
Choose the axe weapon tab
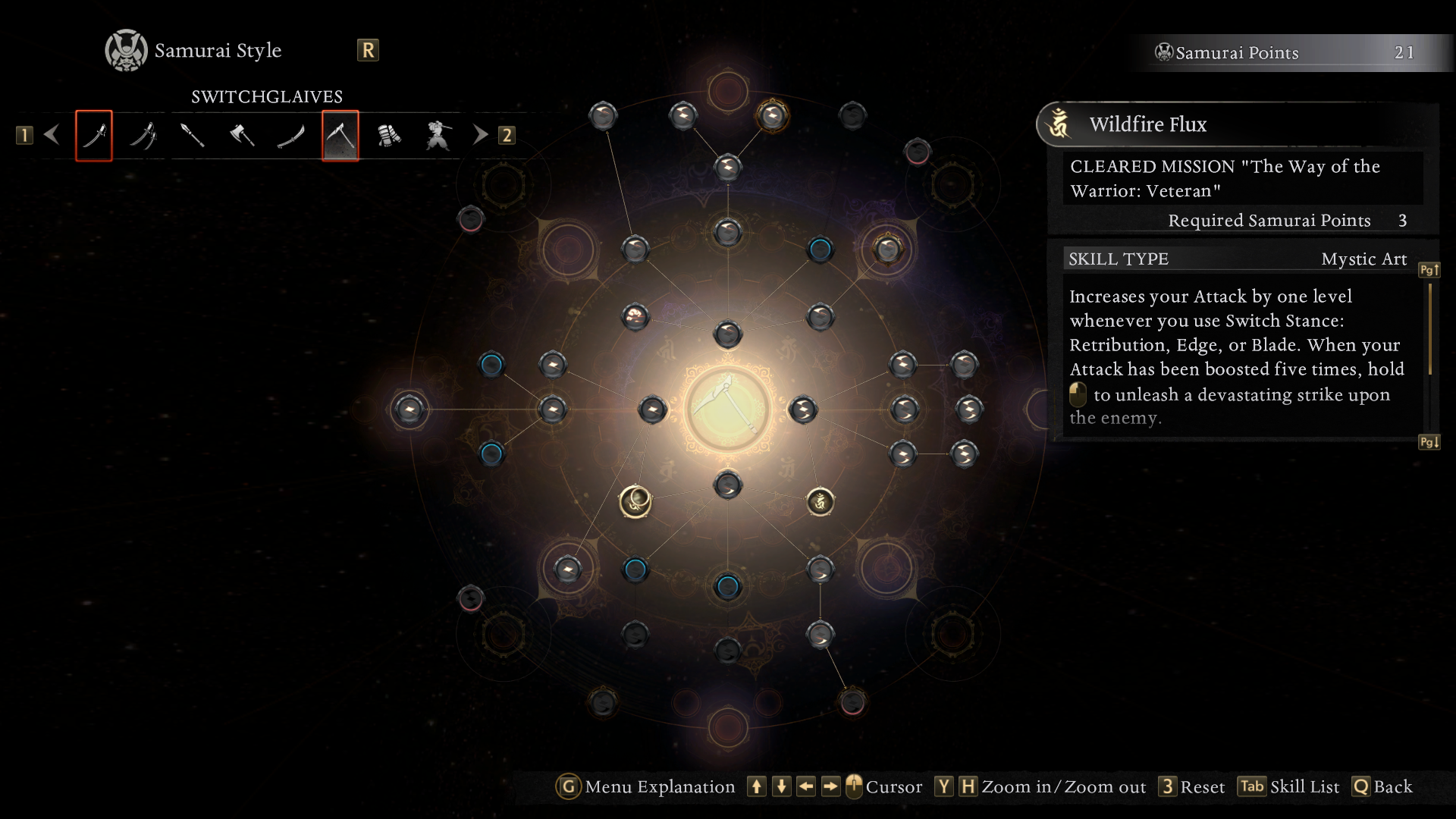point(242,136)
